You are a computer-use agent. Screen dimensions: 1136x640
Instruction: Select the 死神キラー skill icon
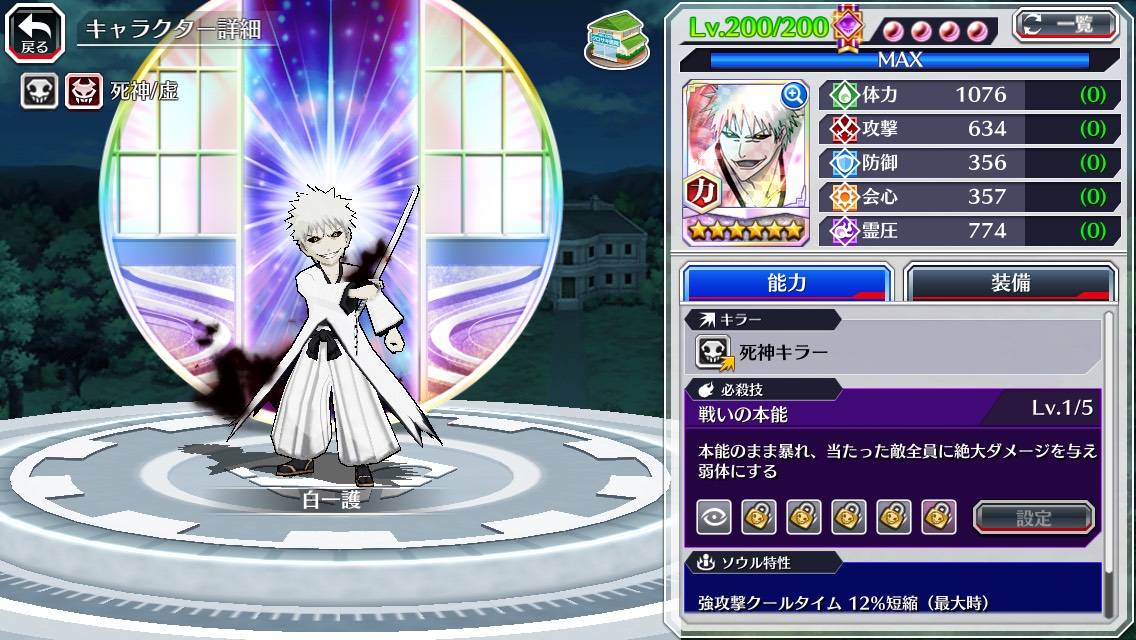[715, 352]
